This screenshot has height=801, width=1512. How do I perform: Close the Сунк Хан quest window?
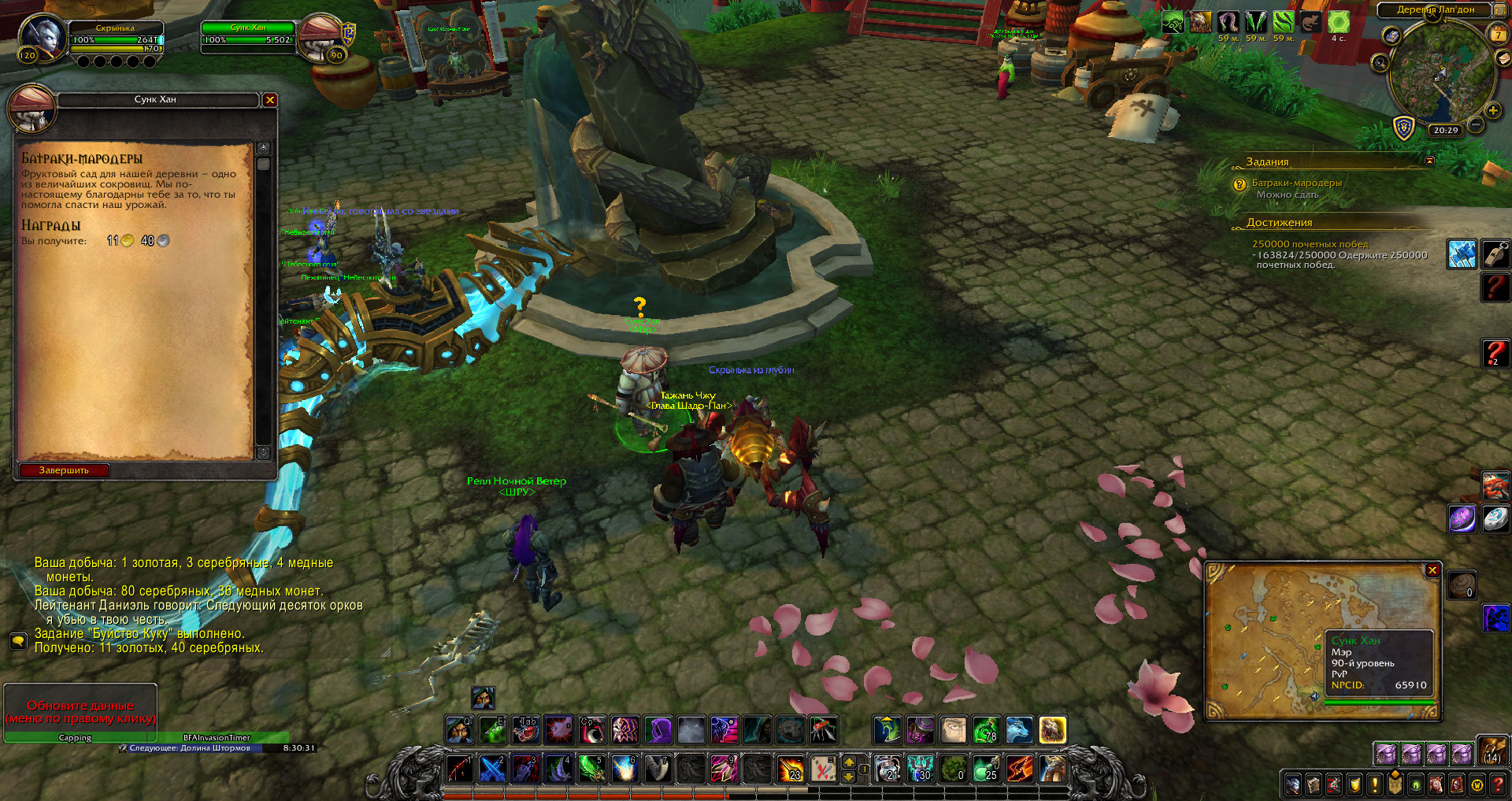coord(270,100)
